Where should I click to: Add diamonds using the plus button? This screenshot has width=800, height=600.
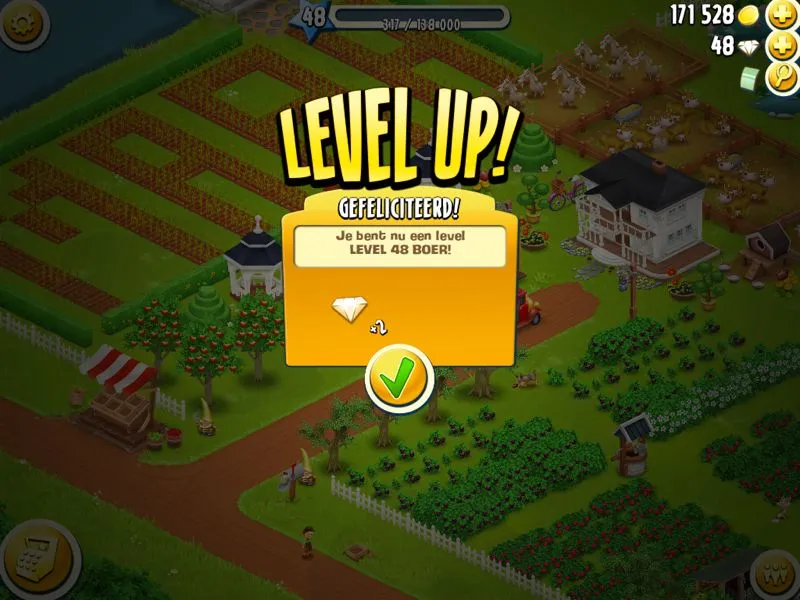click(x=781, y=46)
